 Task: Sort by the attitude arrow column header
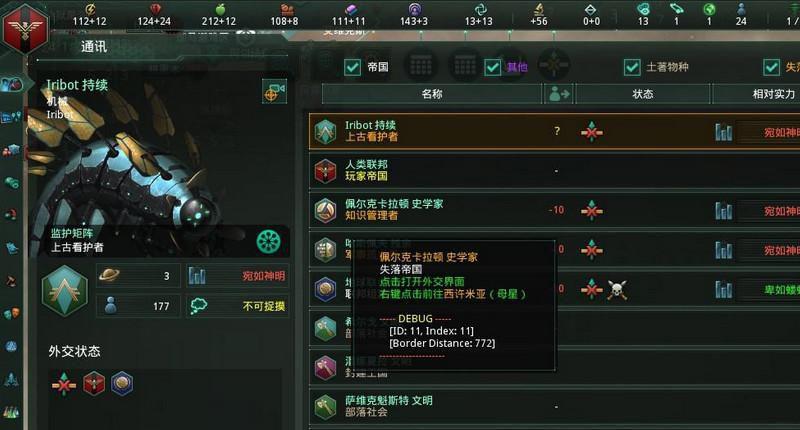click(x=558, y=94)
